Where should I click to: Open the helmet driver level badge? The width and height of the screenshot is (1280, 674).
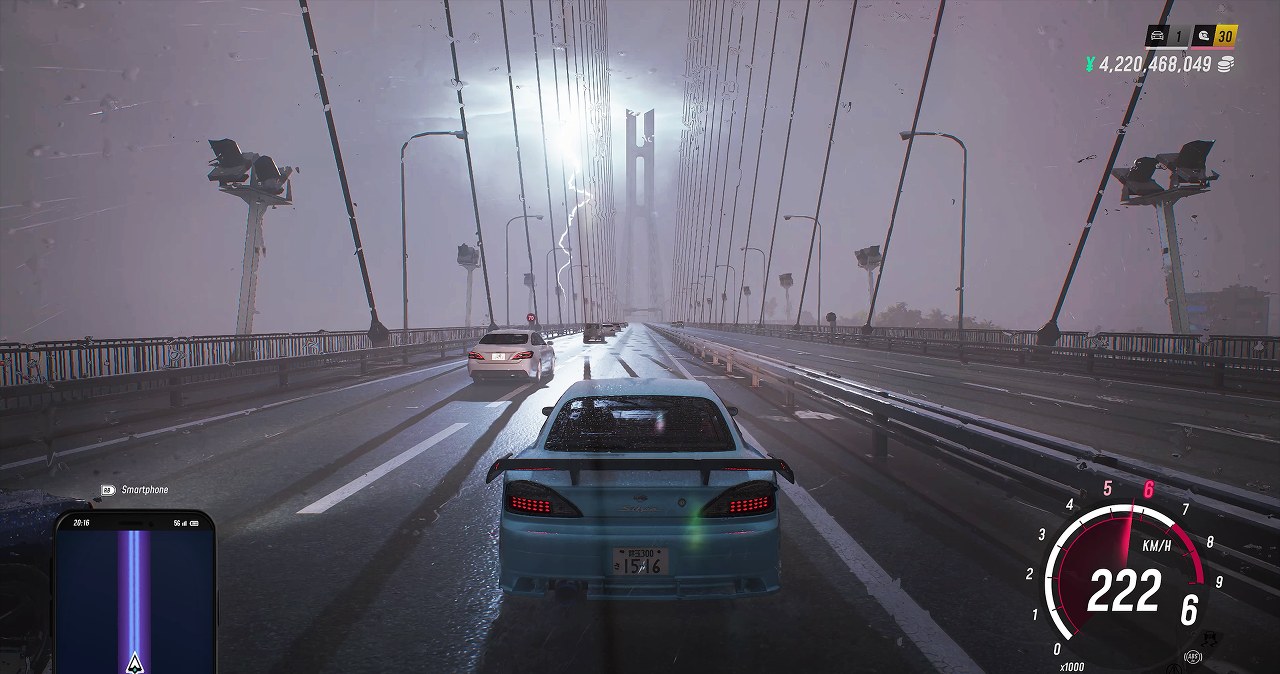pos(1203,37)
